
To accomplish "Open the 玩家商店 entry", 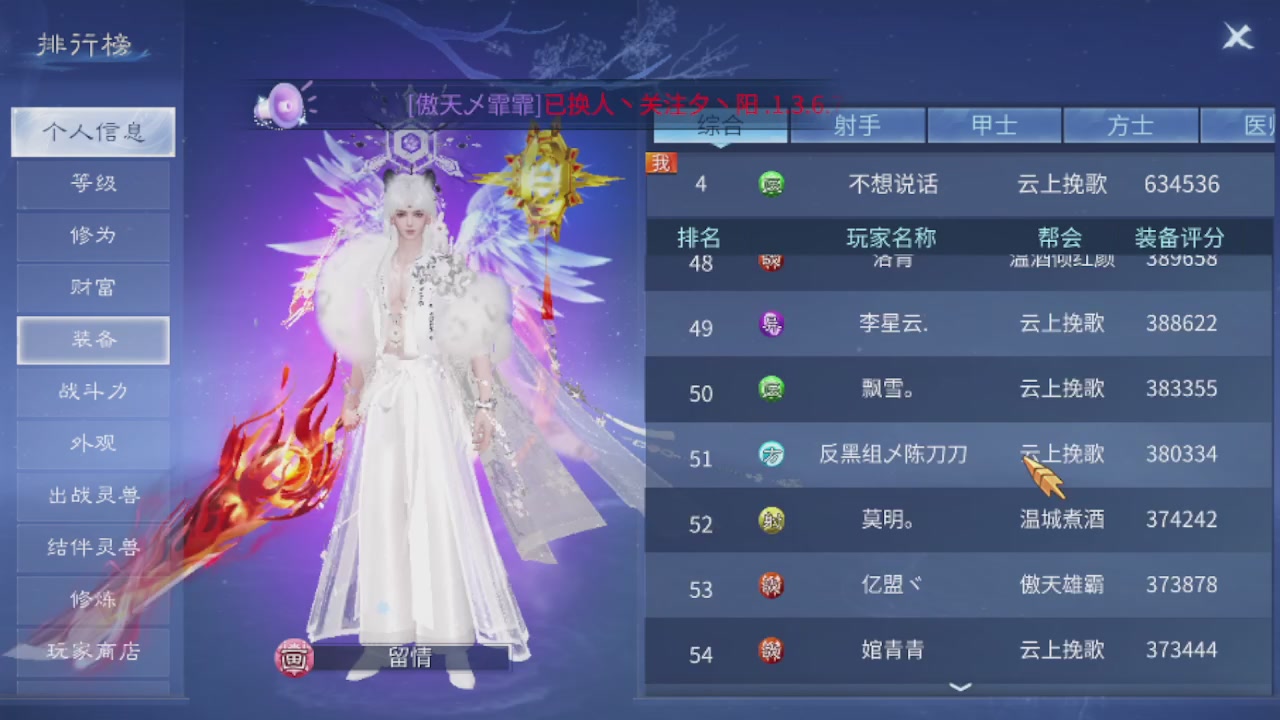I will 92,651.
